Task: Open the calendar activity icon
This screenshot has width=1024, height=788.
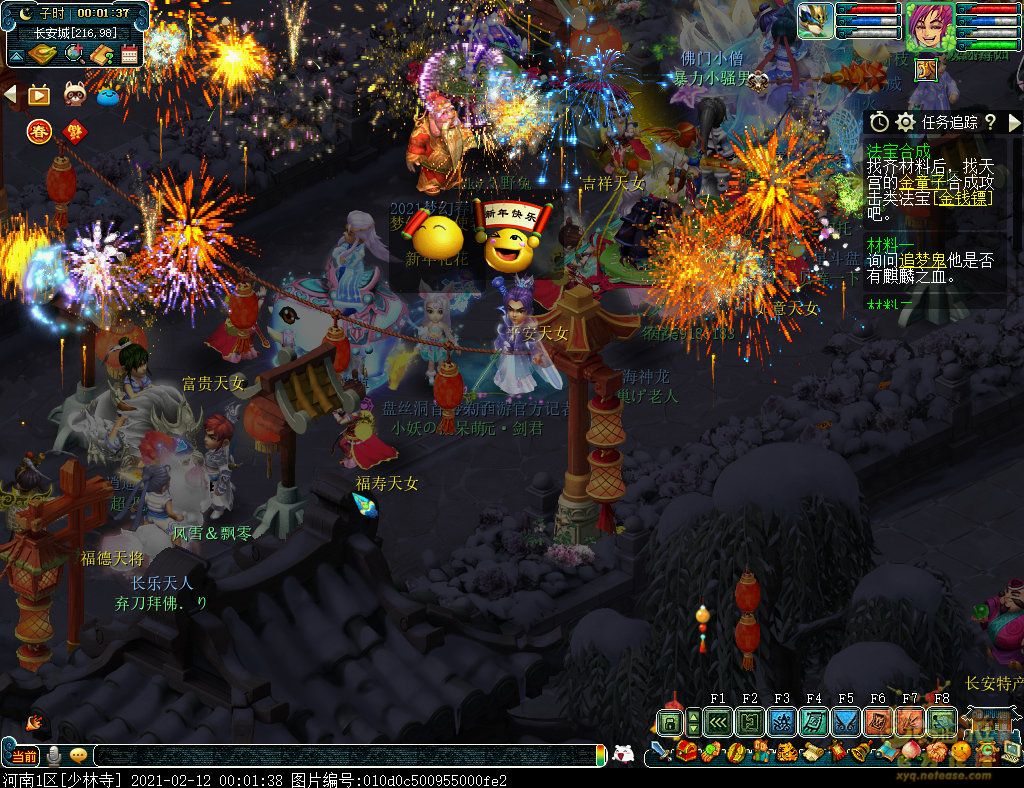Action: coord(129,54)
